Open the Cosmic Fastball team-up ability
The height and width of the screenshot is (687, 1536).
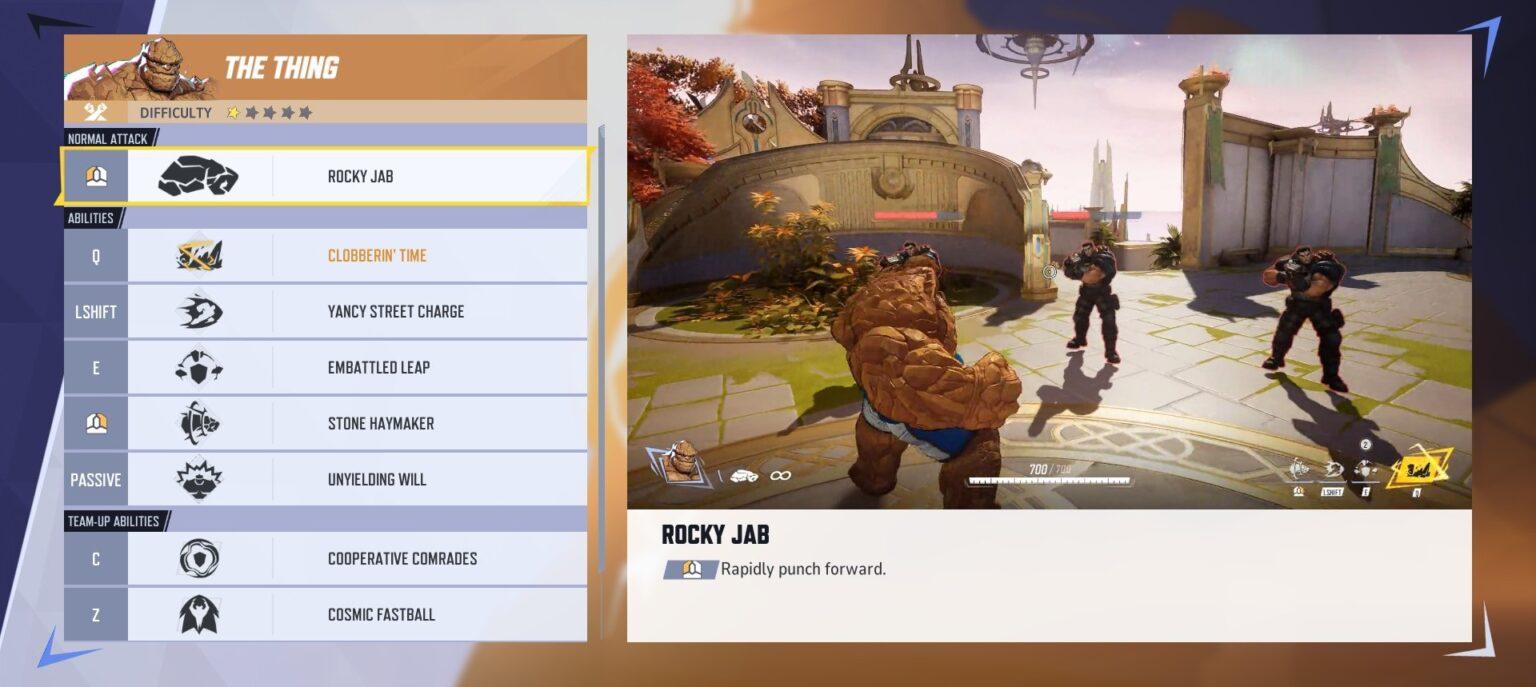[326, 614]
